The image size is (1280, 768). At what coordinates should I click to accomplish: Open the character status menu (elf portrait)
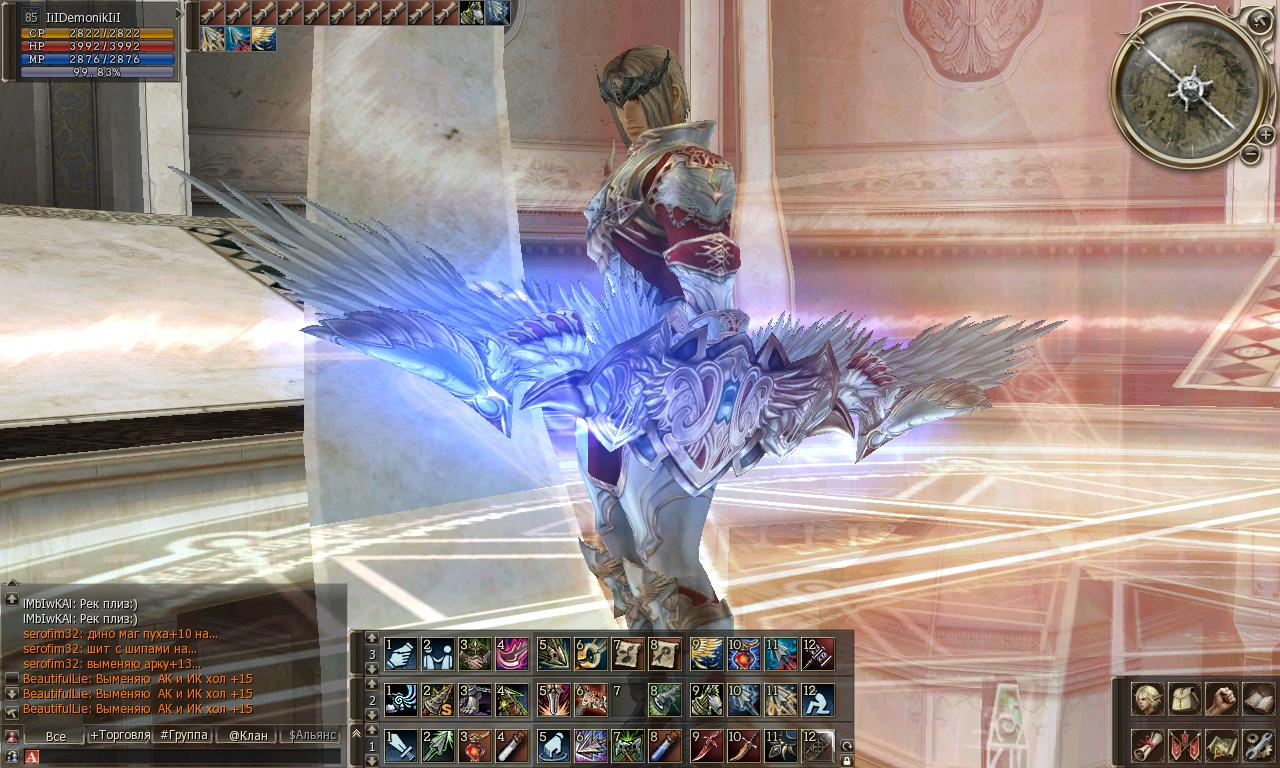pyautogui.click(x=1147, y=700)
